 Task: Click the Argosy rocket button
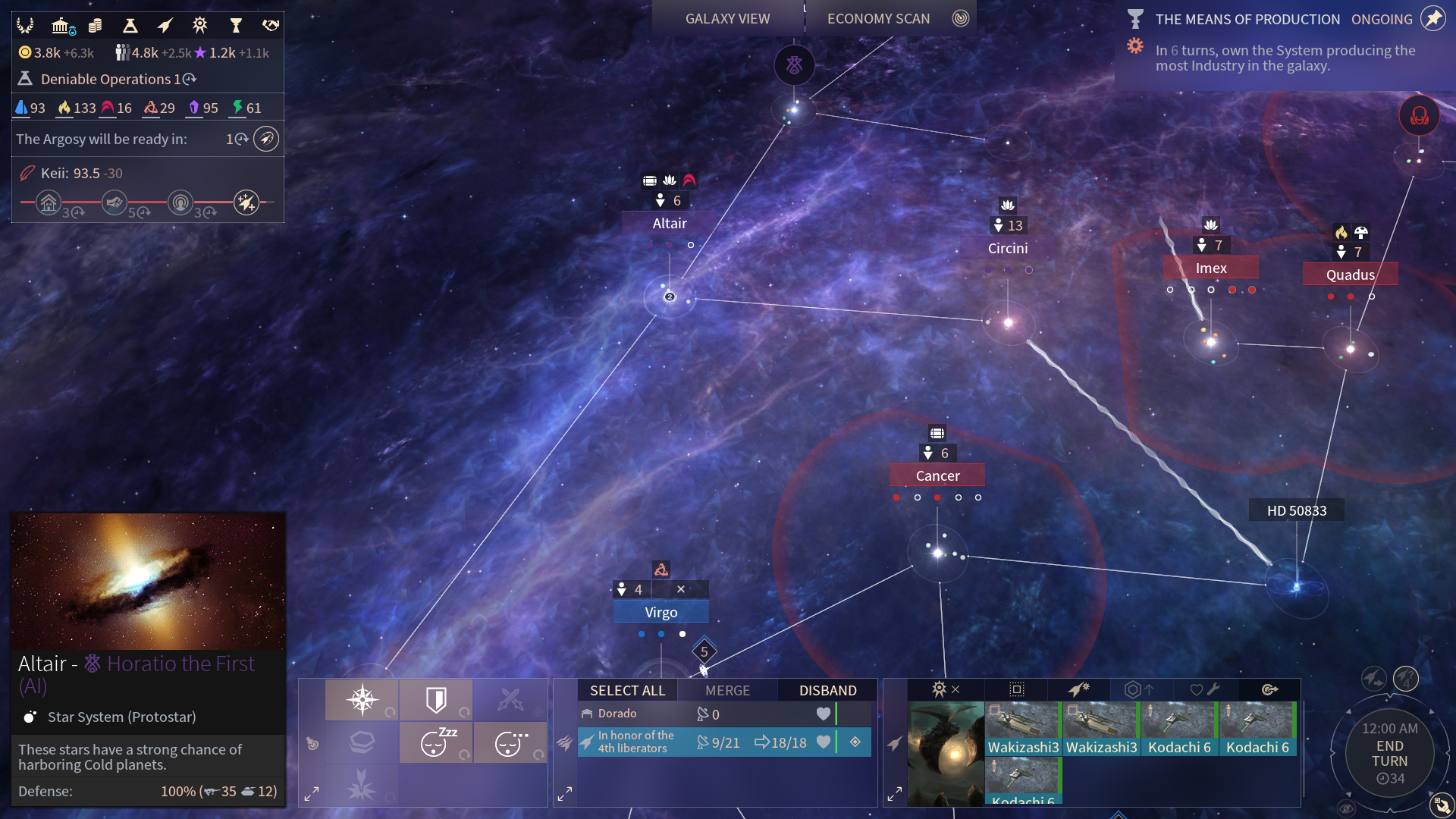click(x=265, y=139)
